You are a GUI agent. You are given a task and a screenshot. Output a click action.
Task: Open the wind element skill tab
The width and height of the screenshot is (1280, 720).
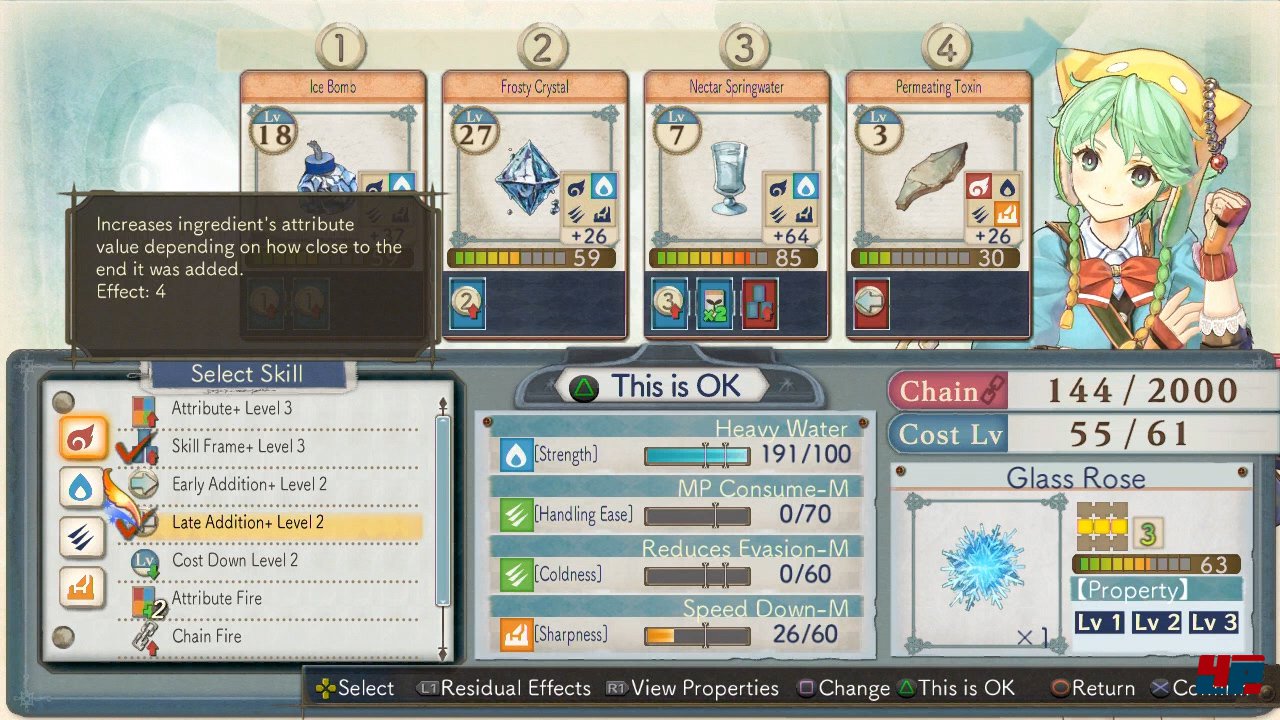pos(82,537)
